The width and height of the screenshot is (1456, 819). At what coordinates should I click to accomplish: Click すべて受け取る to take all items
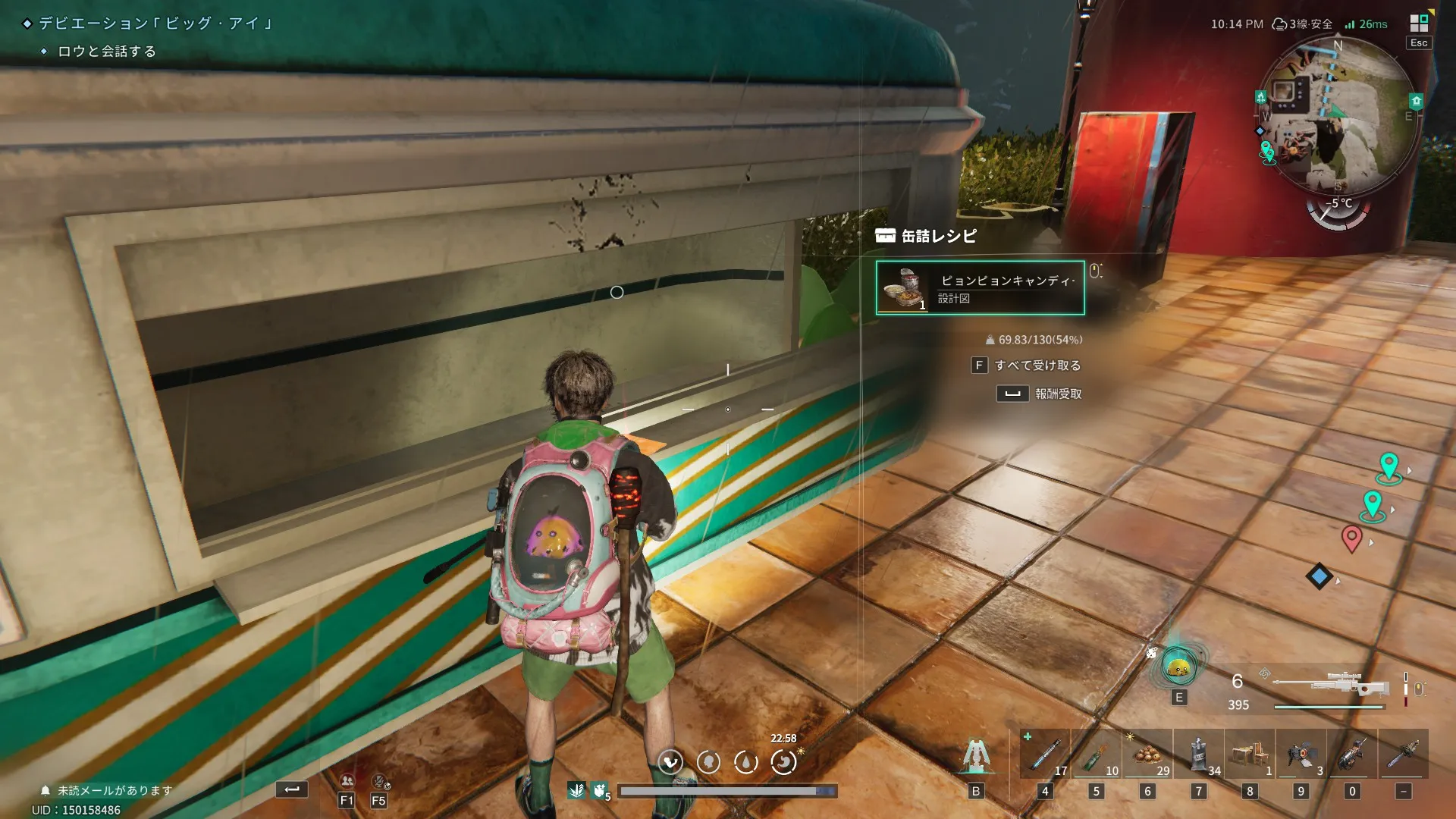[x=1037, y=366]
